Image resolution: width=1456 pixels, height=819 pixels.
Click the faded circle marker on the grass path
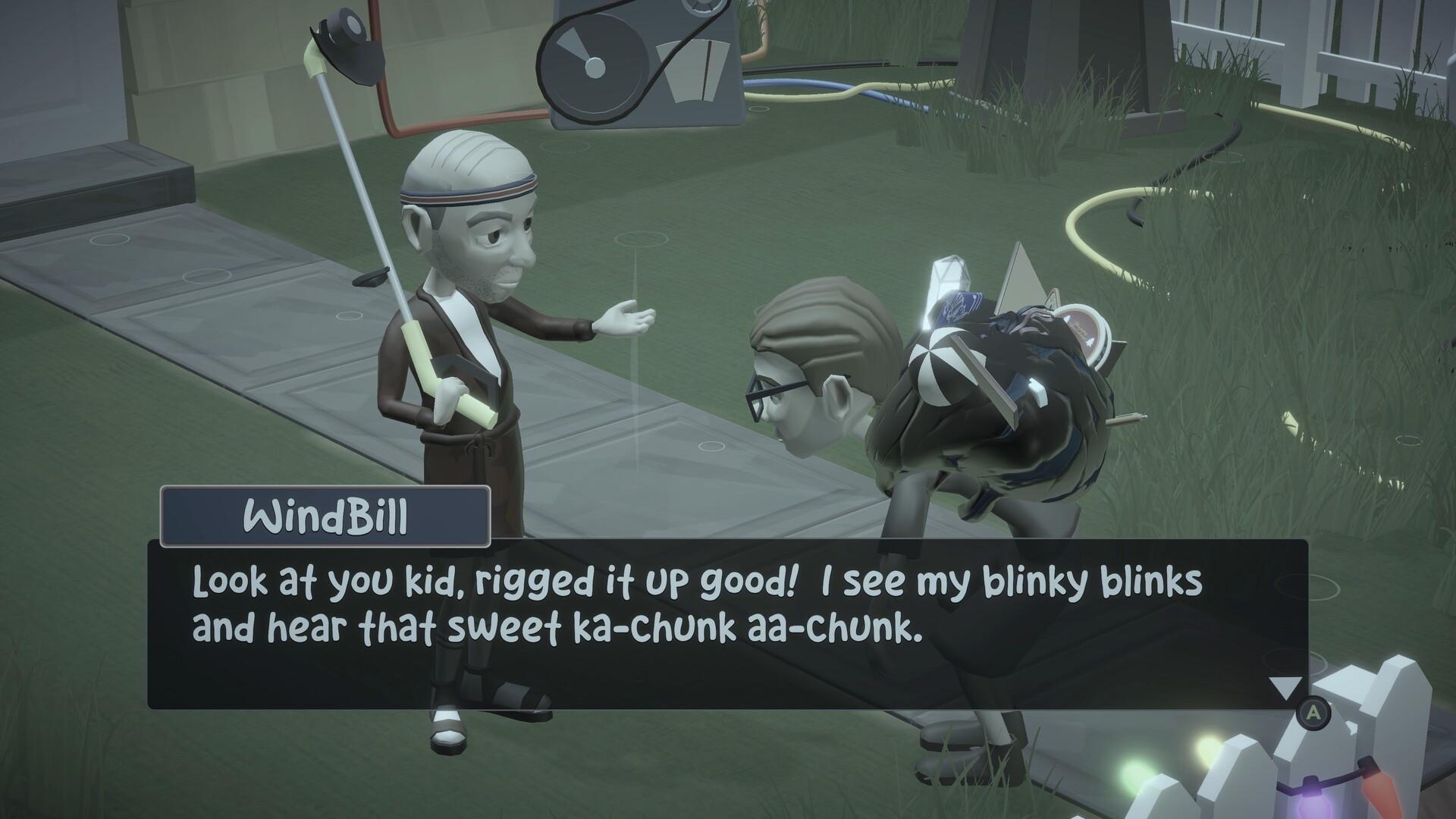[641, 240]
